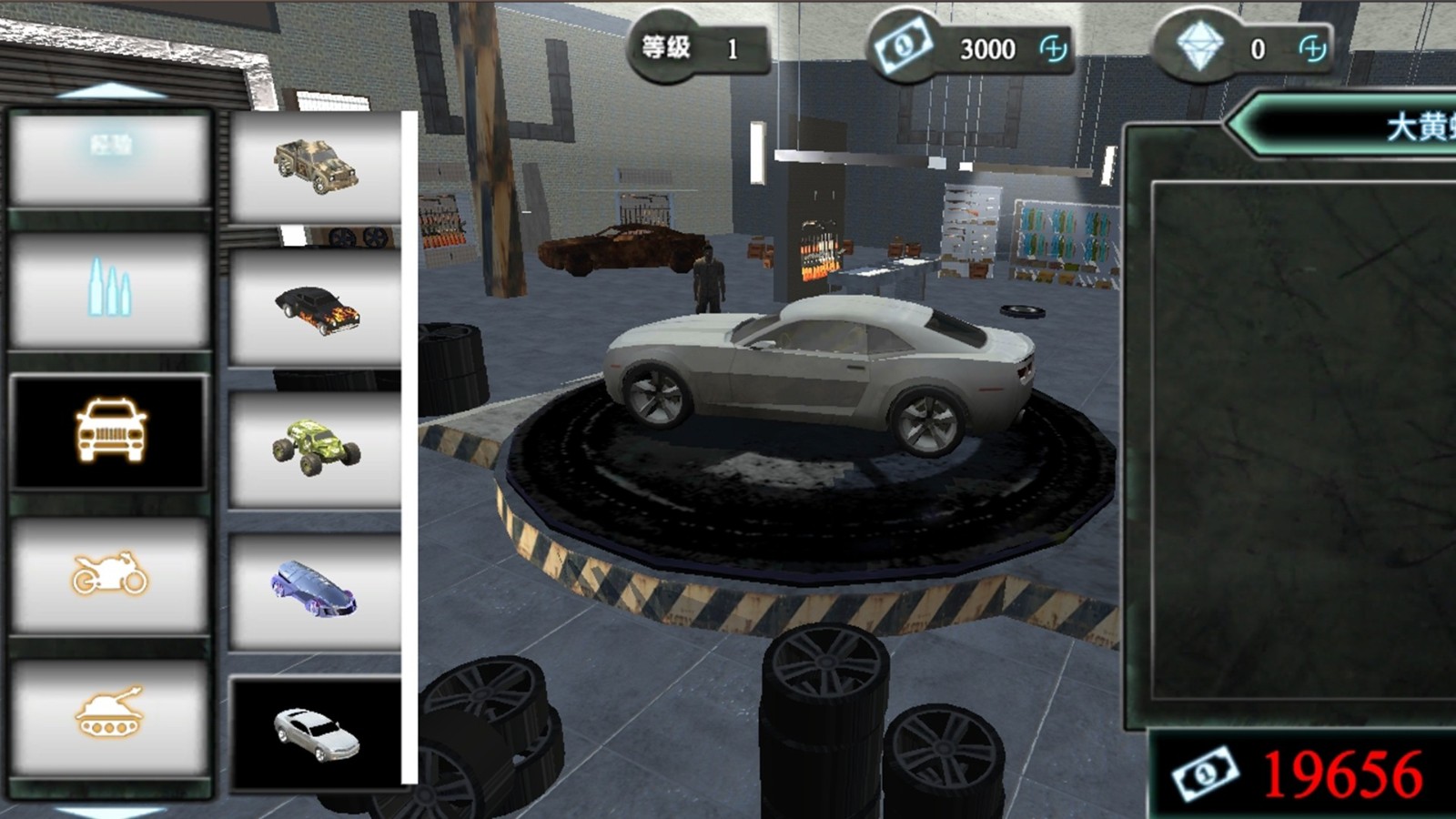Screen dimensions: 1456x819
Task: Select the experience category tab
Action: point(110,158)
